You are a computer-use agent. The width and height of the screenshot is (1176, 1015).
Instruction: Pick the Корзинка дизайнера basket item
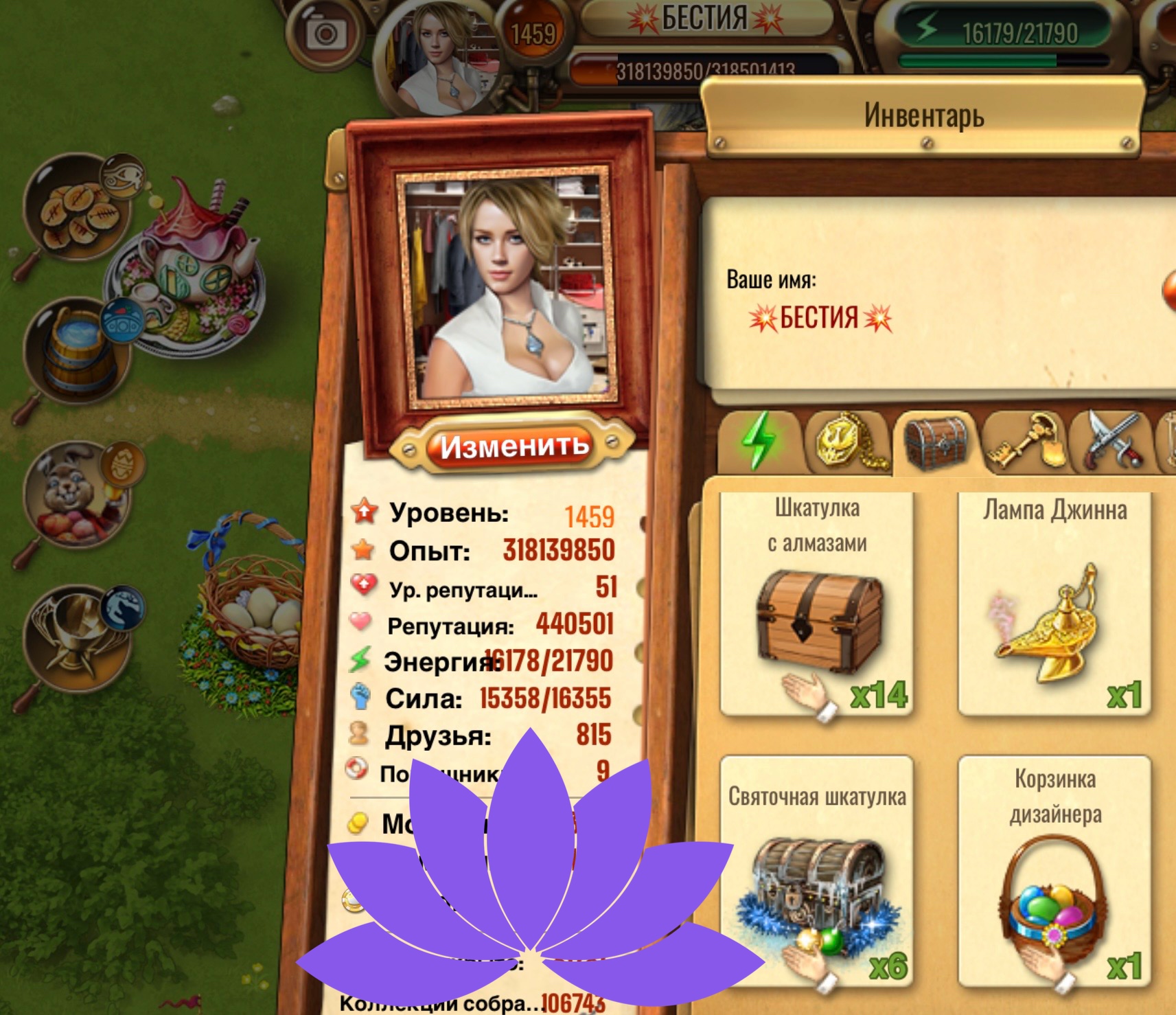point(1054,871)
